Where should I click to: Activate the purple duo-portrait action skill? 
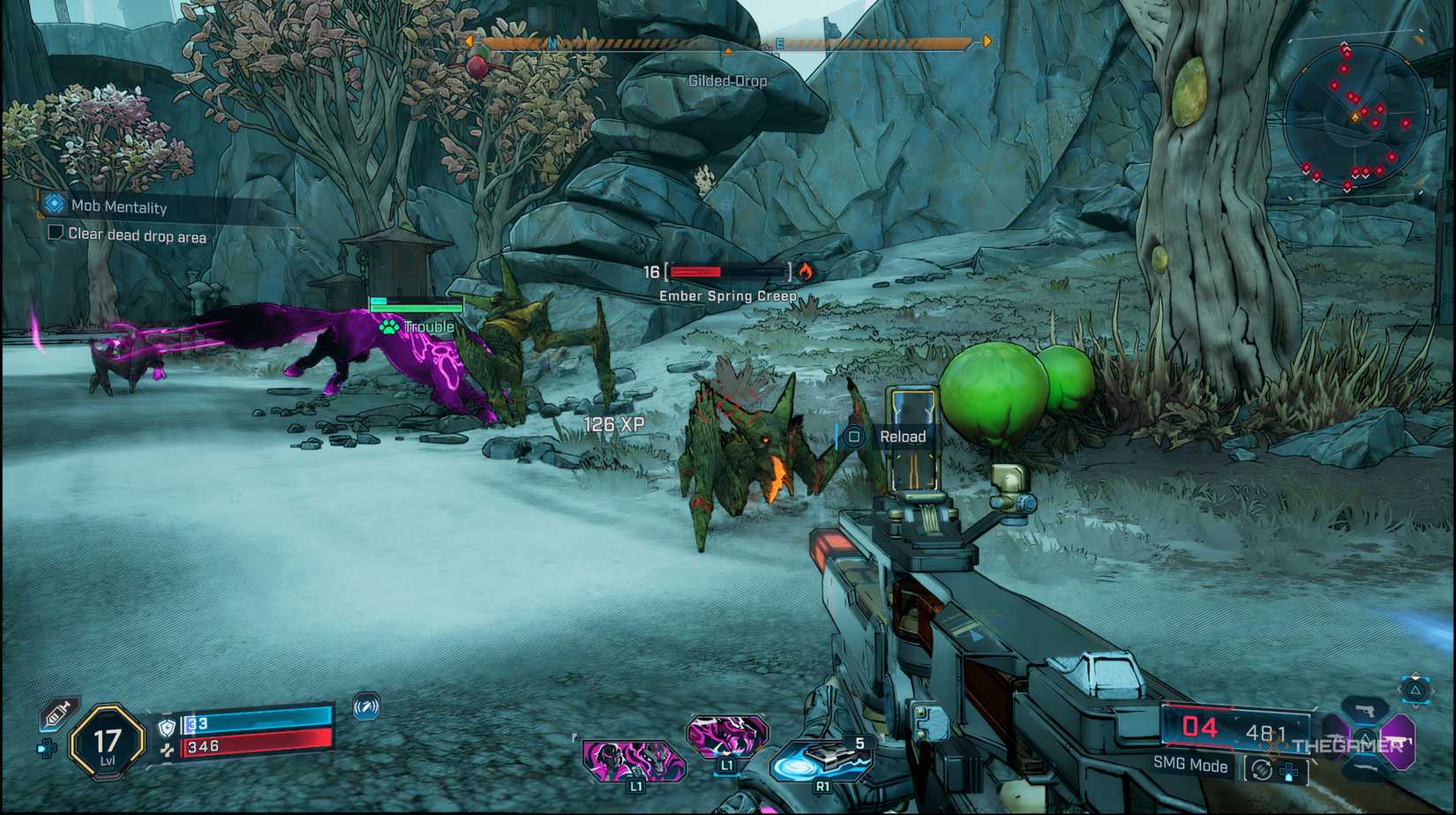click(633, 760)
